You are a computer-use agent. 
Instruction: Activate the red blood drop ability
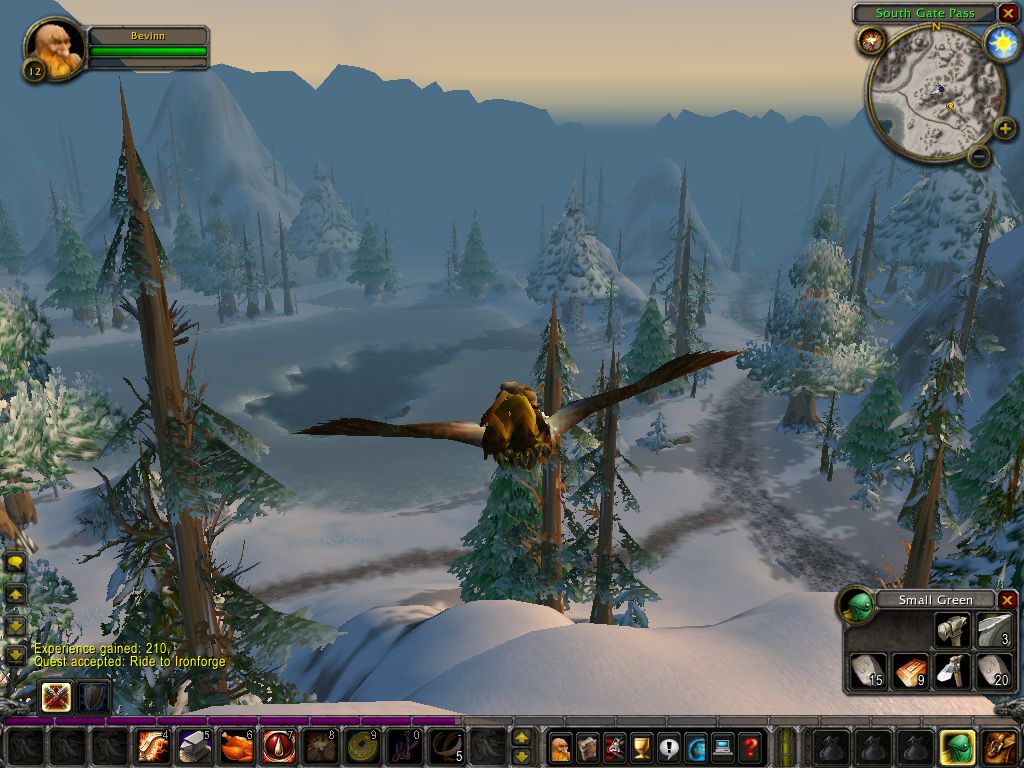pos(279,747)
